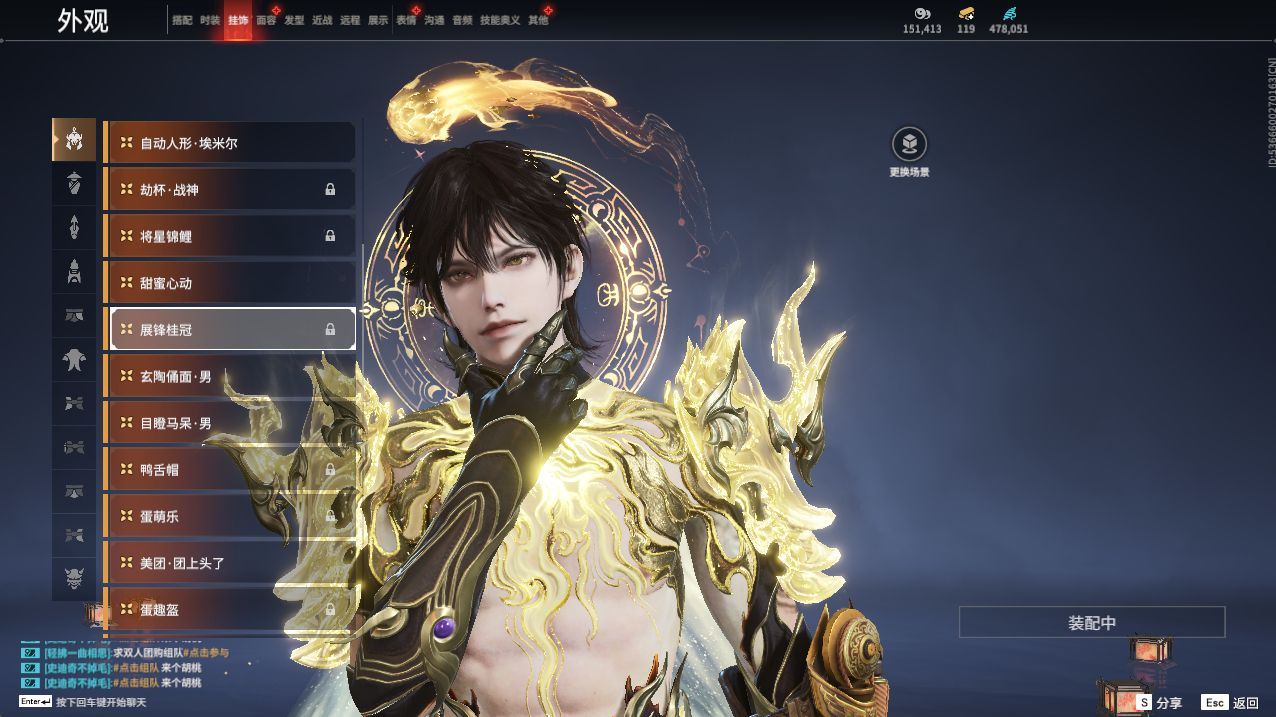This screenshot has height=717, width=1276.
Task: Select the demon mask category icon
Action: click(74, 577)
